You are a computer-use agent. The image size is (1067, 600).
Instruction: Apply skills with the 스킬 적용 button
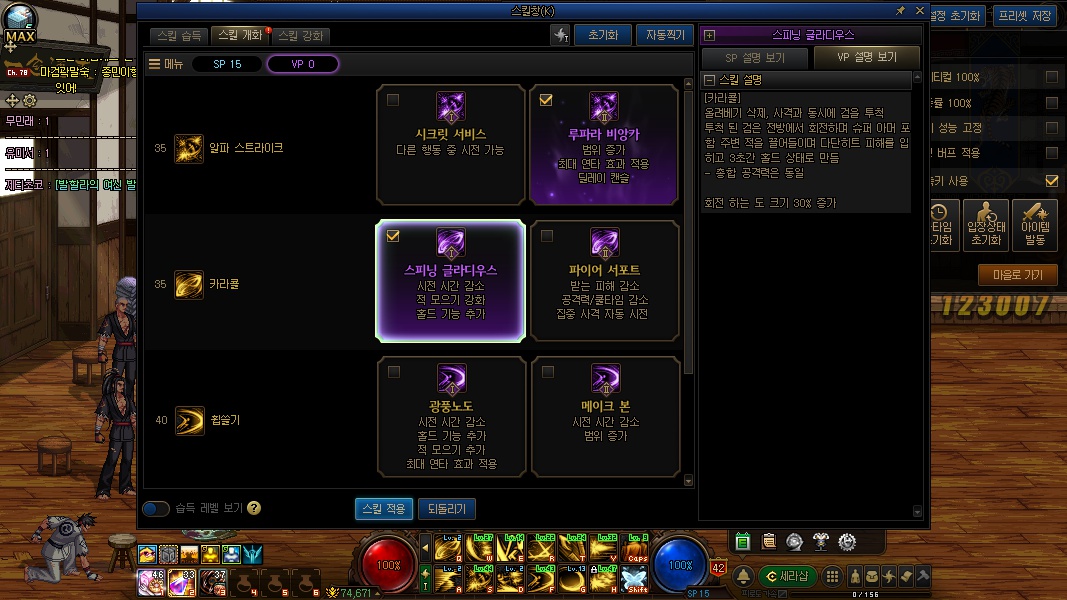tap(383, 509)
